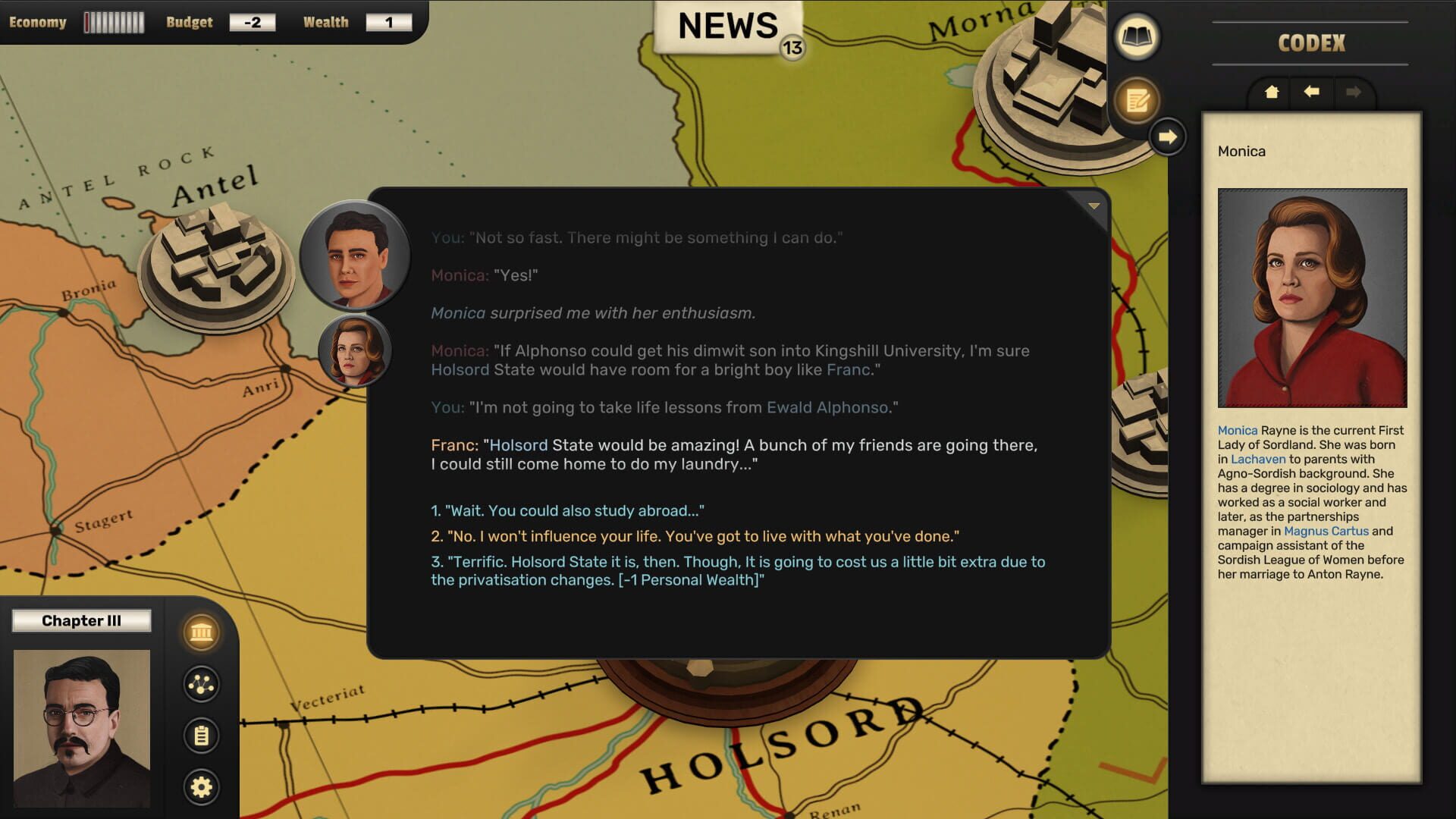Click the arrow icon below the journal icon
The width and height of the screenshot is (1456, 819).
point(1166,136)
